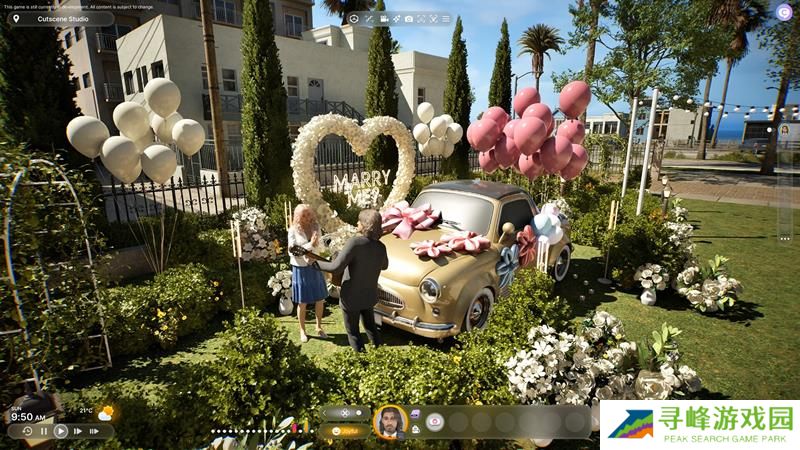The image size is (800, 450).
Task: Select the pink action bubble beside portrait
Action: pos(434,422)
